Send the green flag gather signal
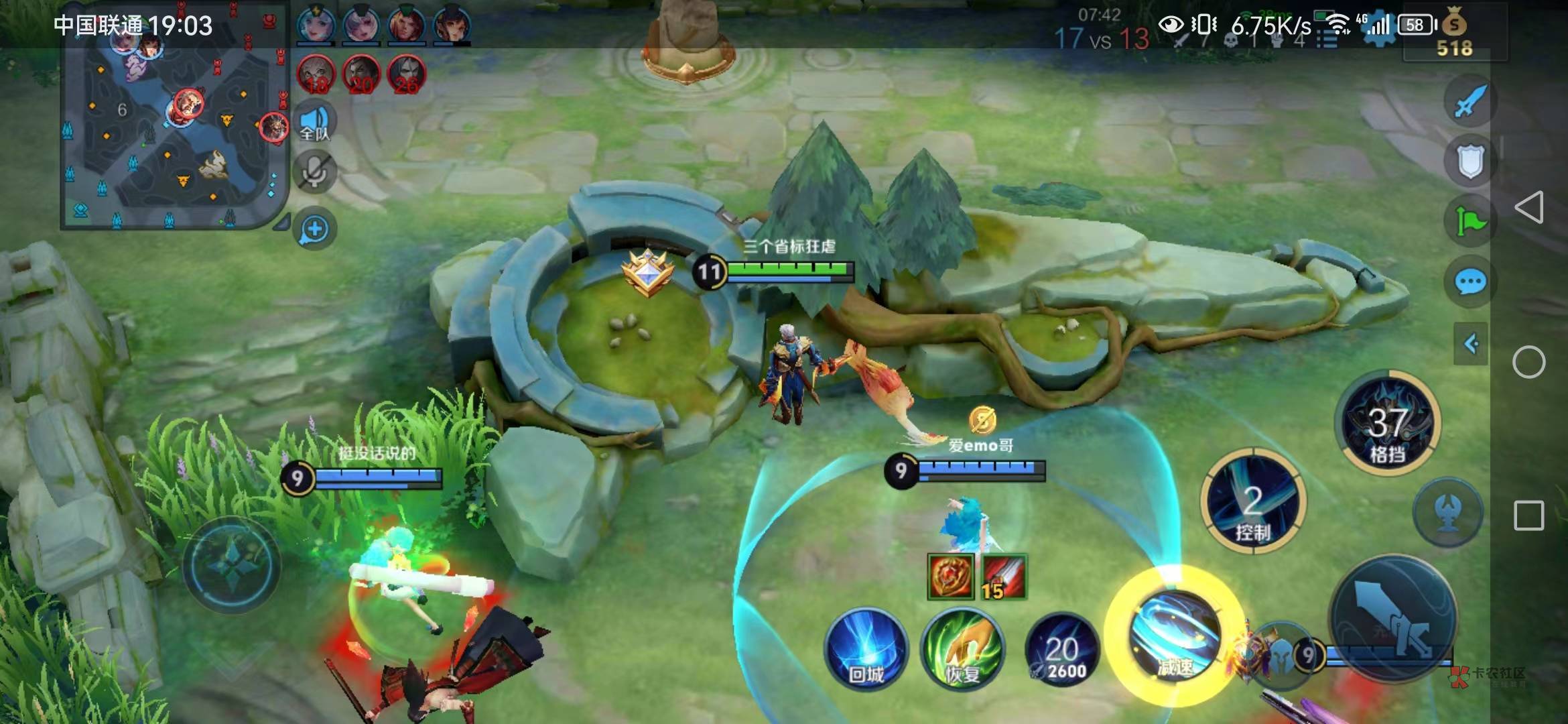This screenshot has width=1568, height=724. tap(1470, 221)
